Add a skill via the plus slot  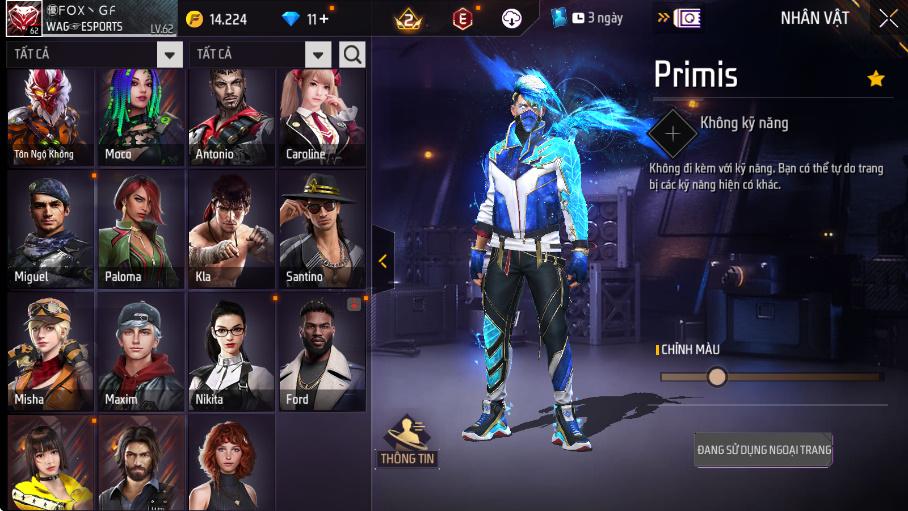pos(673,132)
